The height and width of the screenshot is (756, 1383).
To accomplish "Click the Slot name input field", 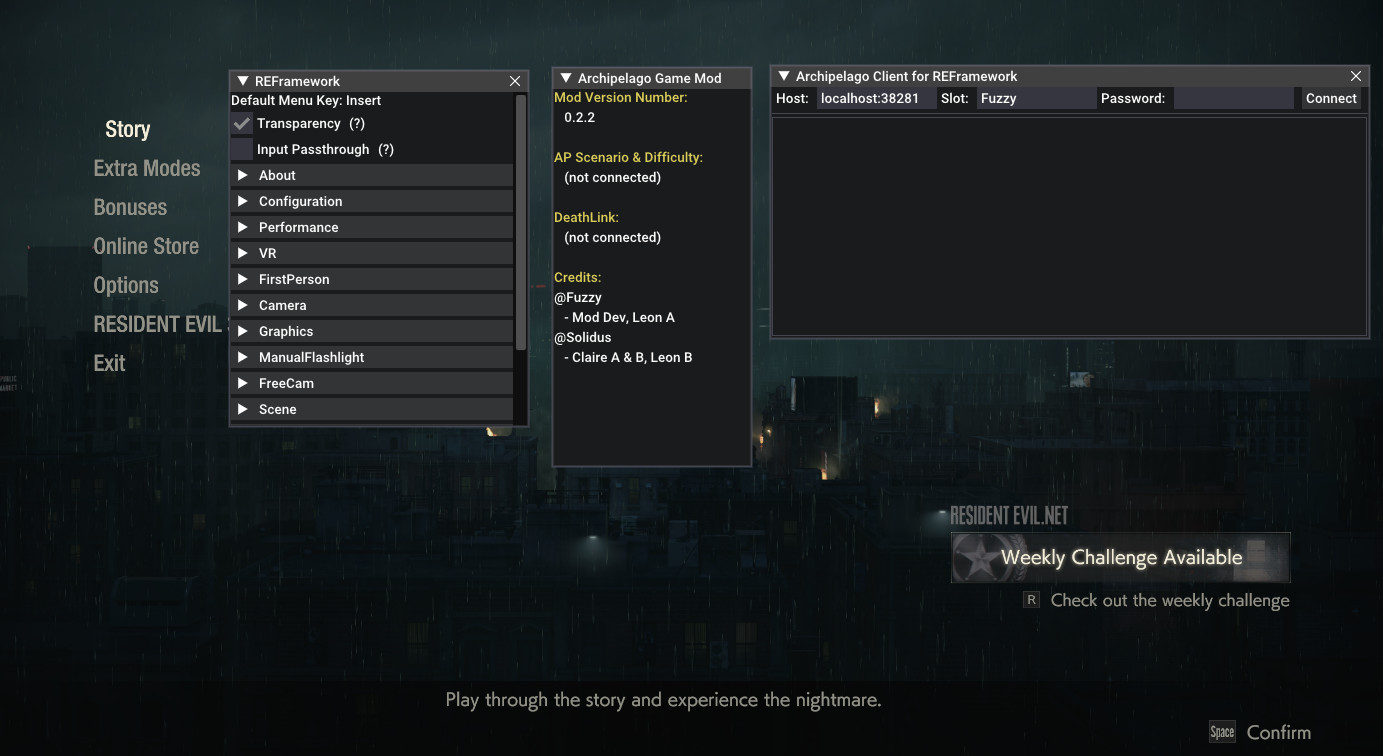I will [x=1035, y=98].
